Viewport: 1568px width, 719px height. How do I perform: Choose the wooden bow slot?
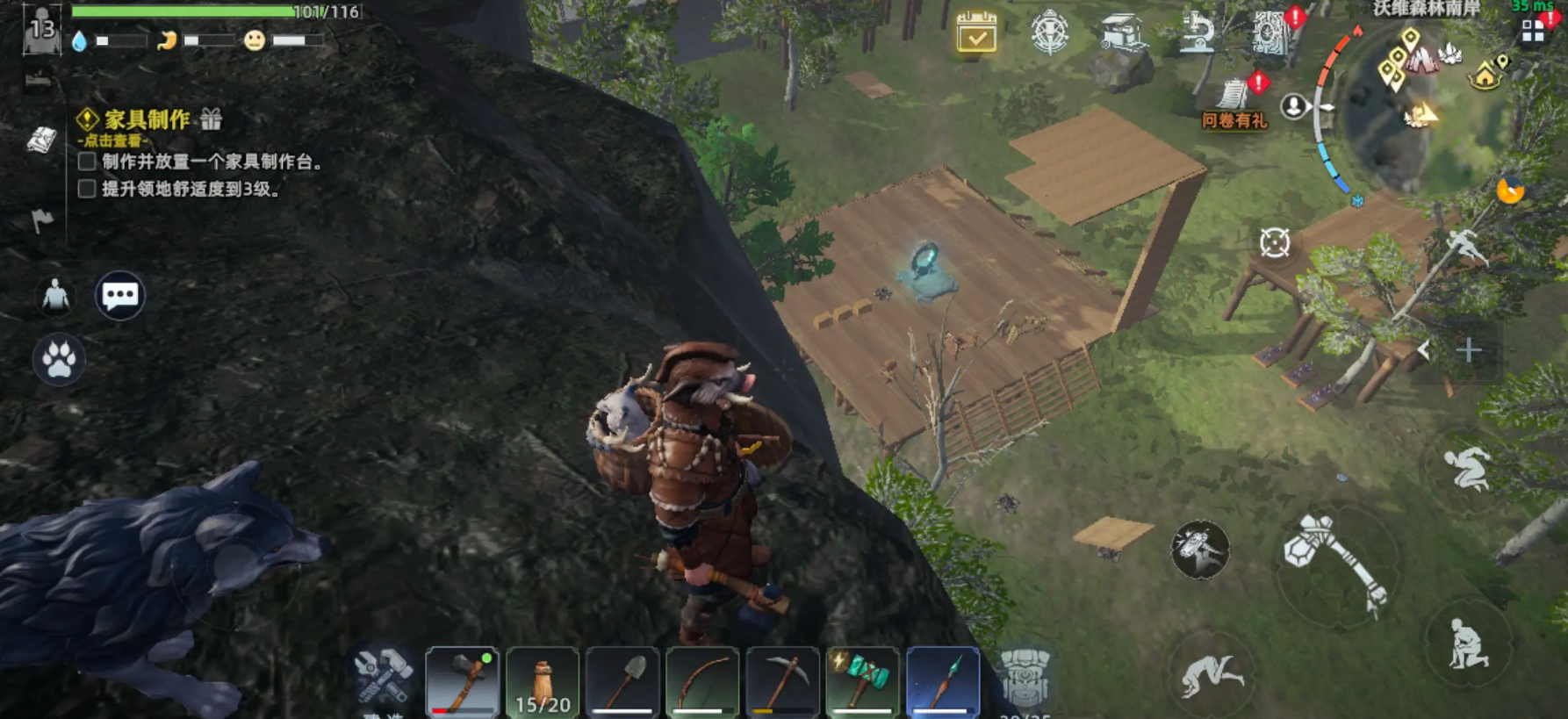tap(702, 681)
